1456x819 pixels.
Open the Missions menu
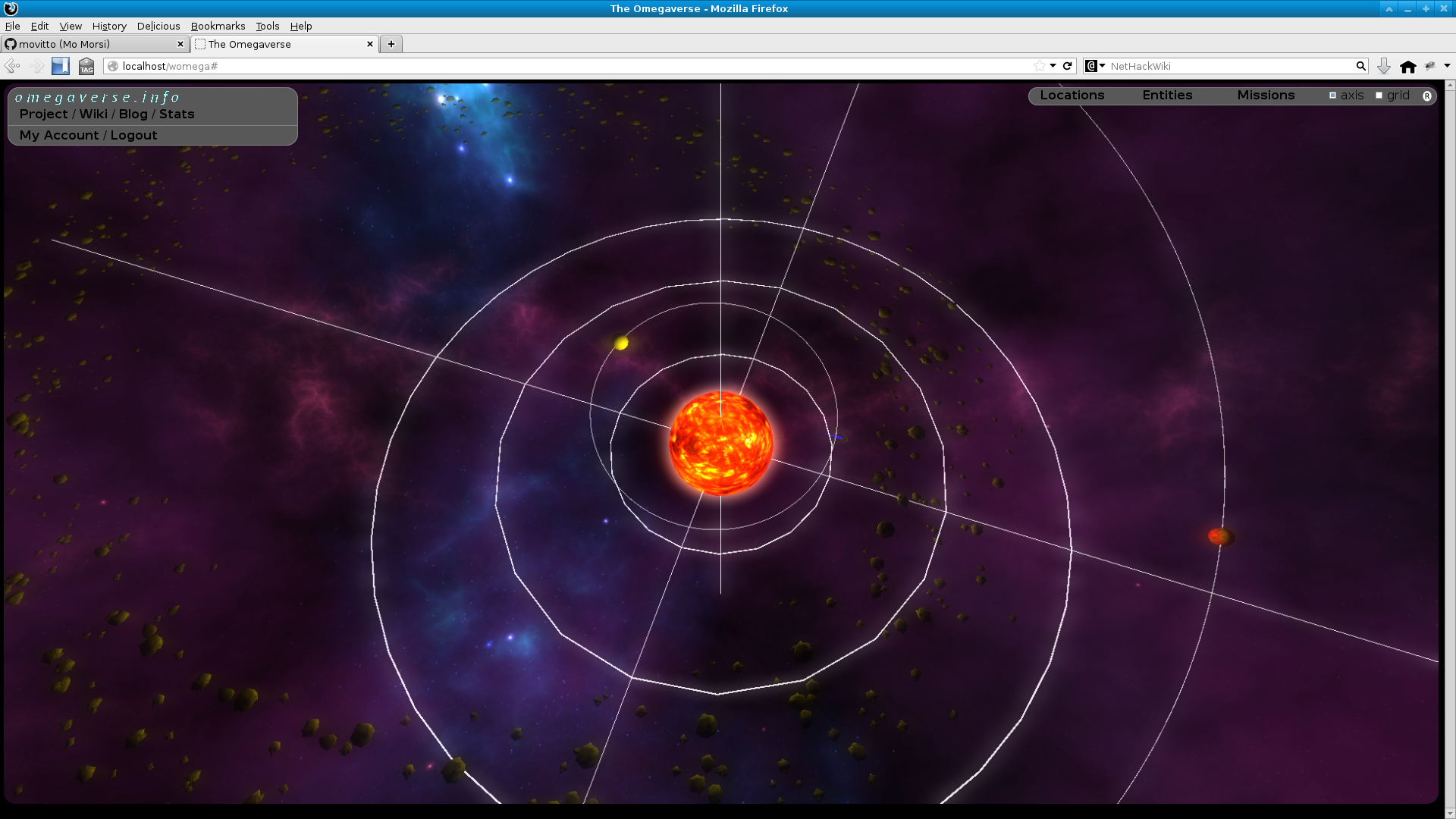(1265, 95)
